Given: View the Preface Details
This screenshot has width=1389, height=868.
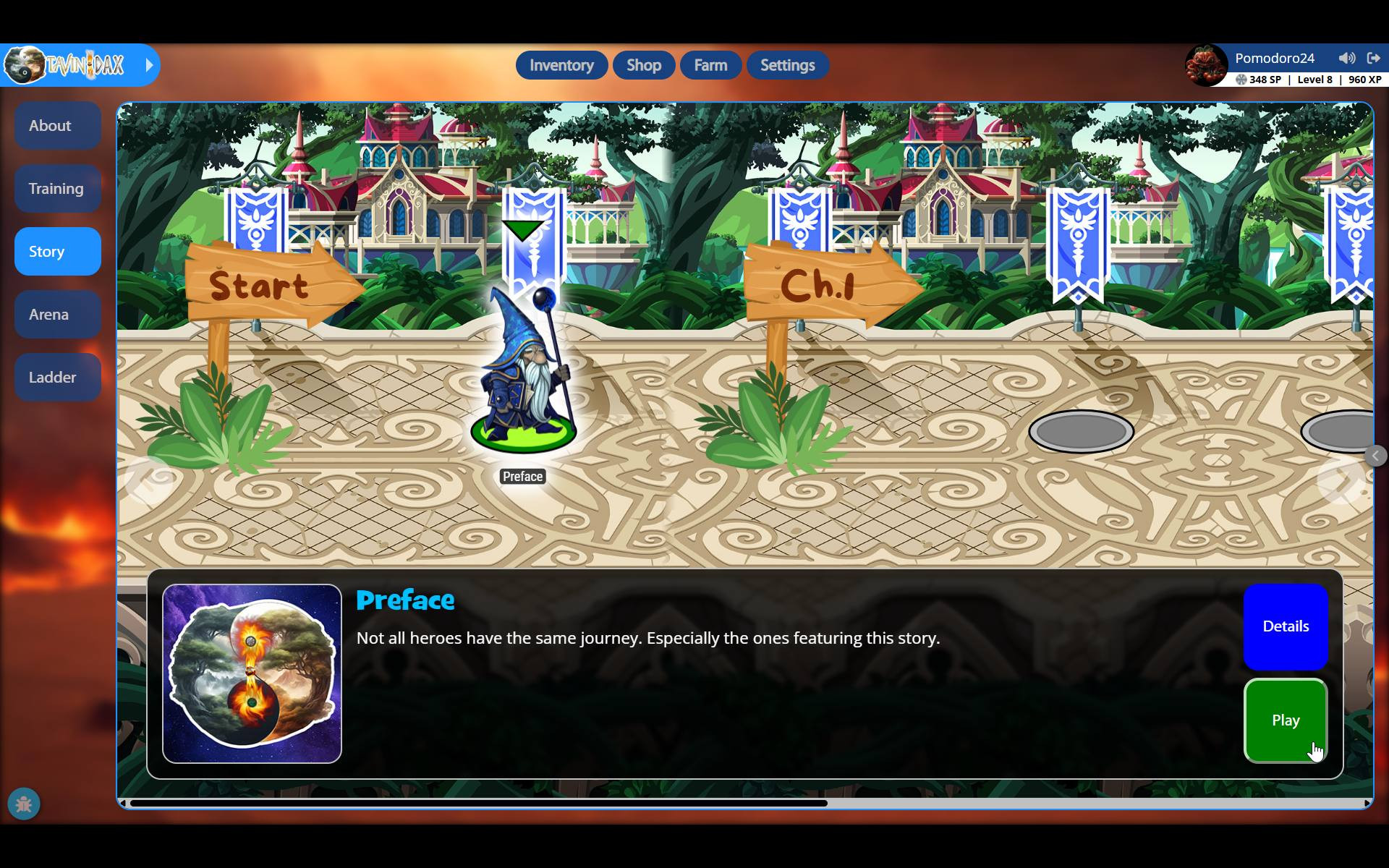Looking at the screenshot, I should (x=1285, y=626).
